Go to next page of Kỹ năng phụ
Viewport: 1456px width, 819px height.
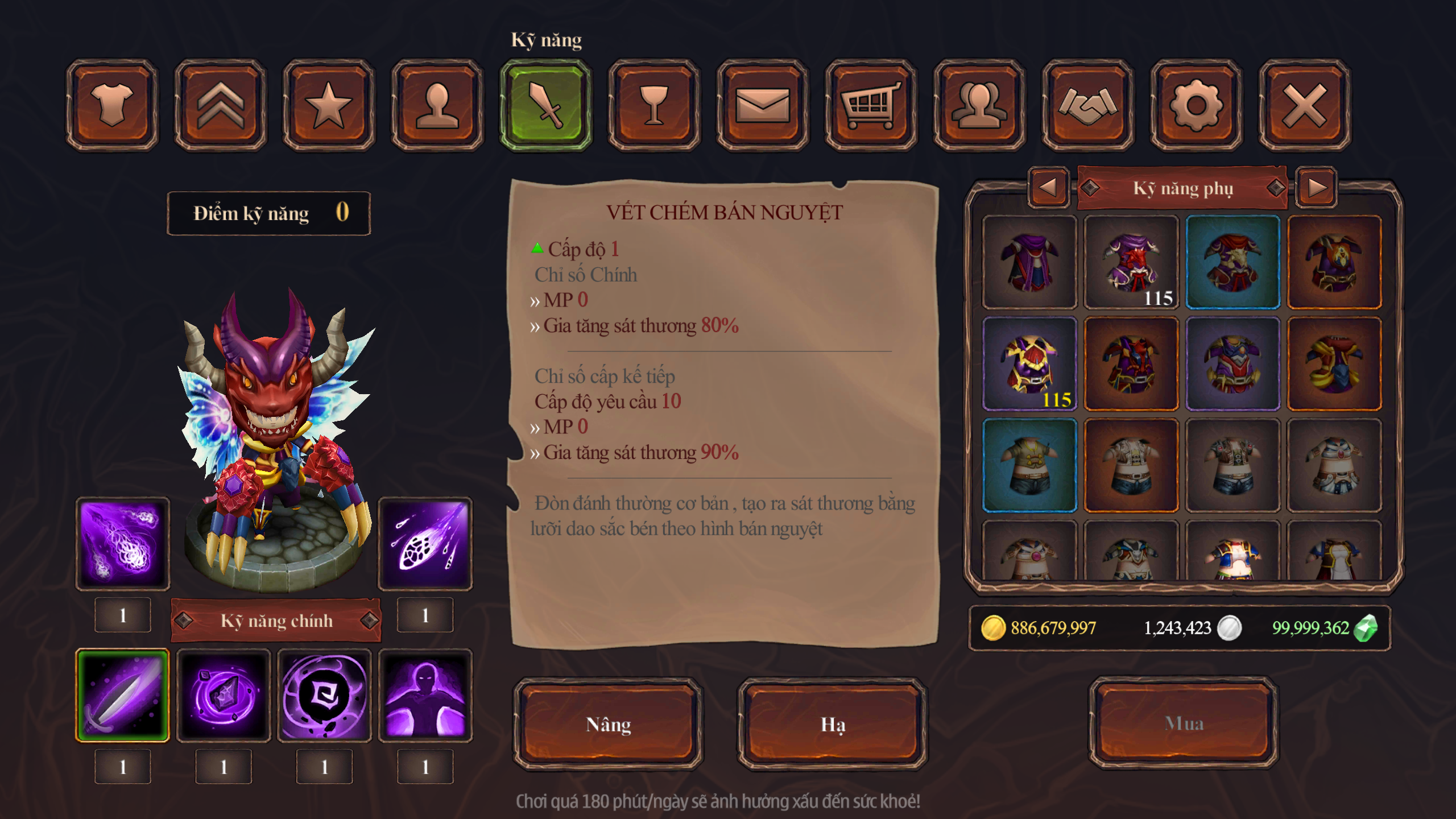1317,187
